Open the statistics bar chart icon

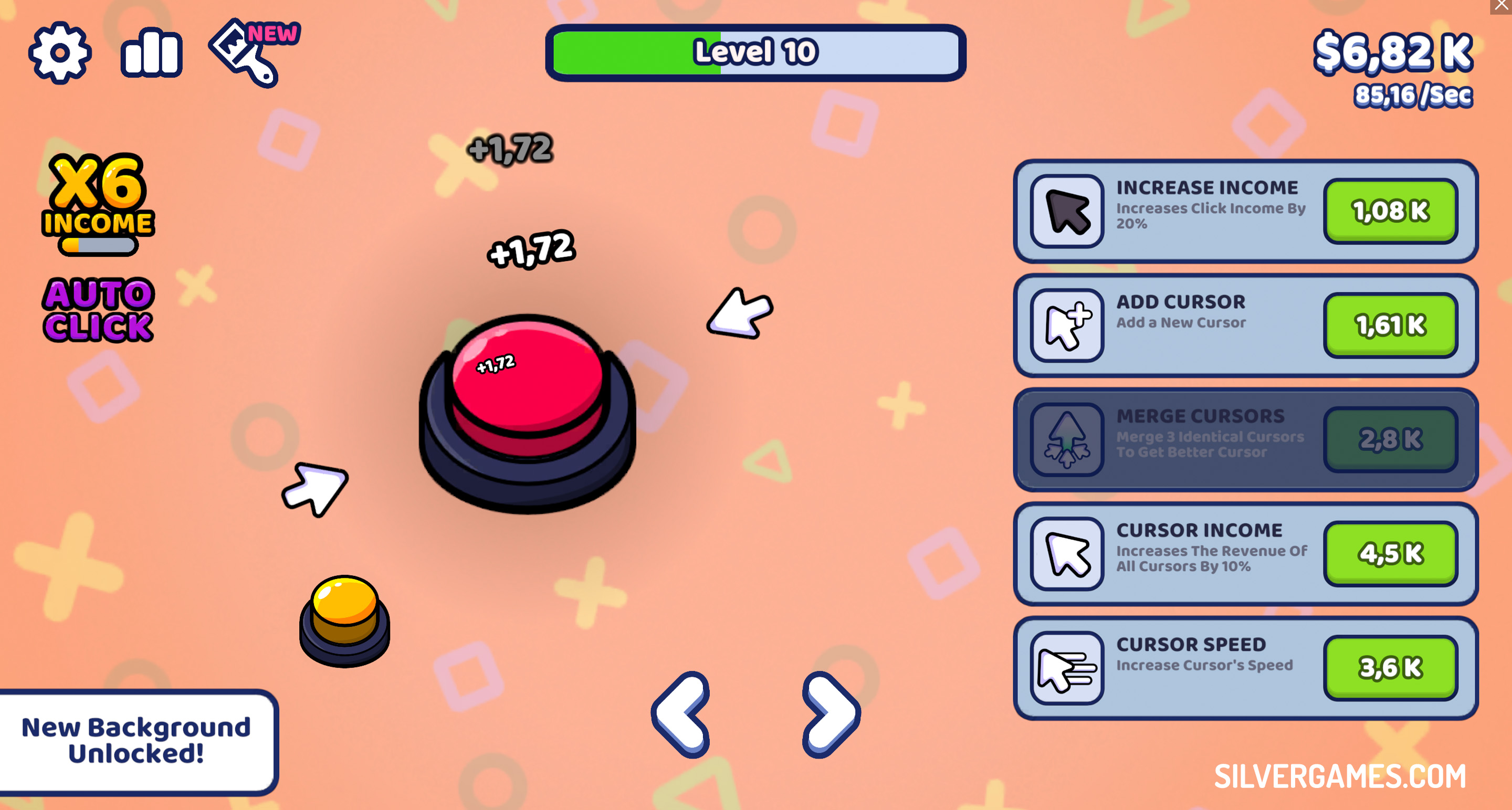(151, 53)
